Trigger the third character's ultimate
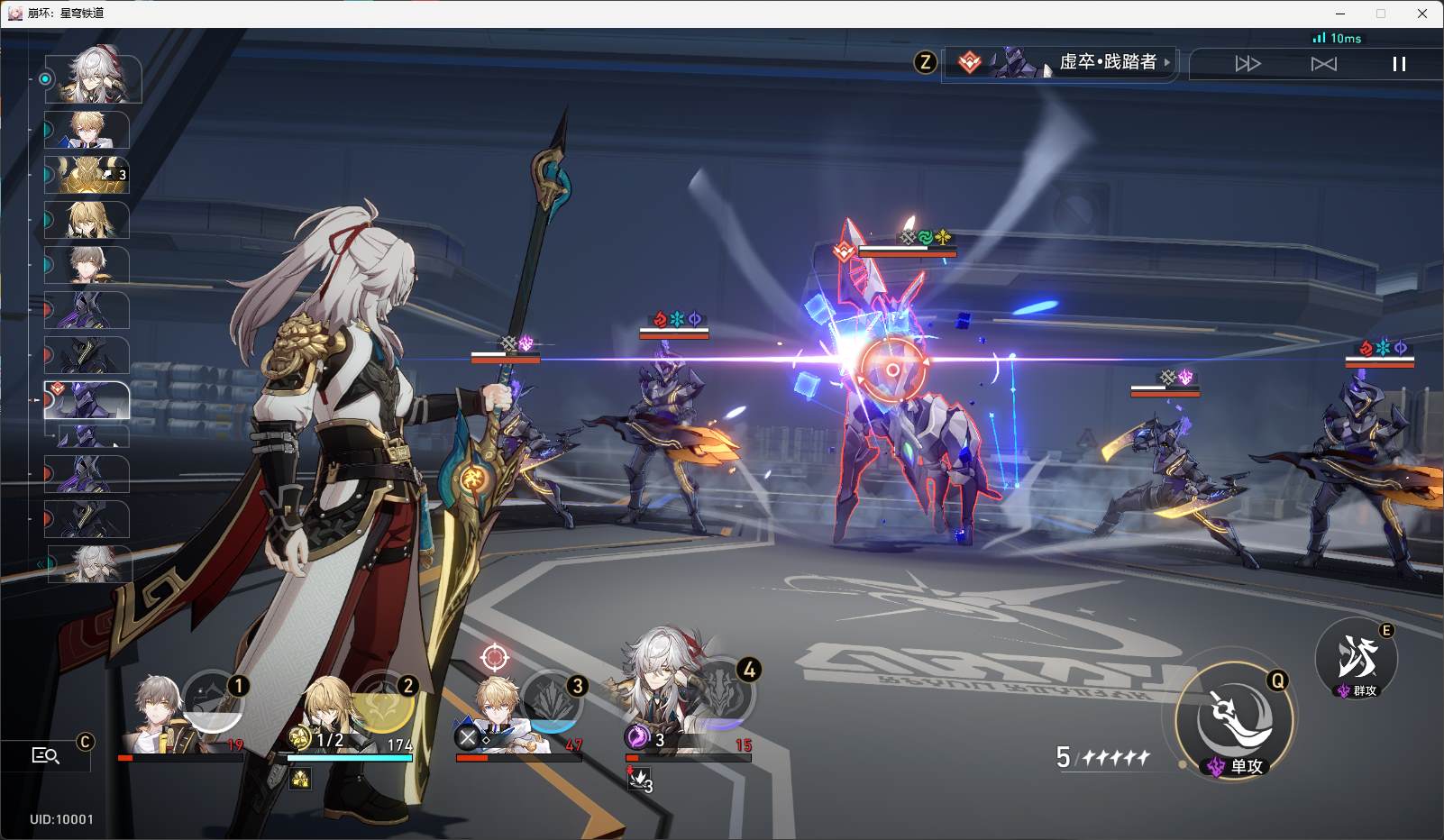The height and width of the screenshot is (840, 1444). point(552,701)
